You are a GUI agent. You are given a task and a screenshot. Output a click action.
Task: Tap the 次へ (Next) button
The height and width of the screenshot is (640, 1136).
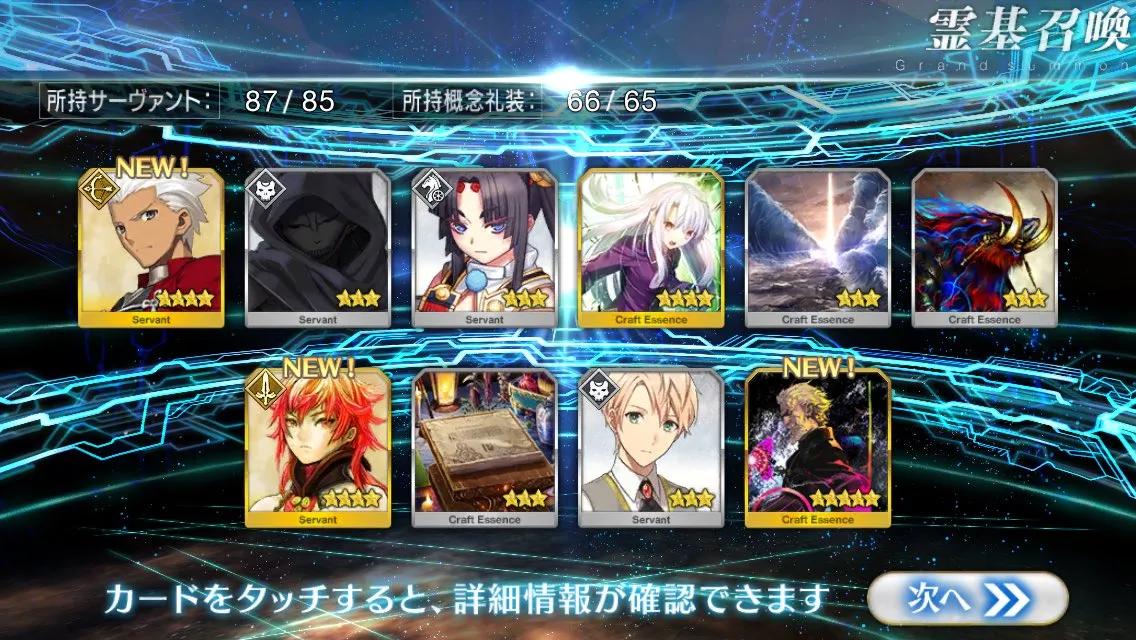(x=966, y=599)
